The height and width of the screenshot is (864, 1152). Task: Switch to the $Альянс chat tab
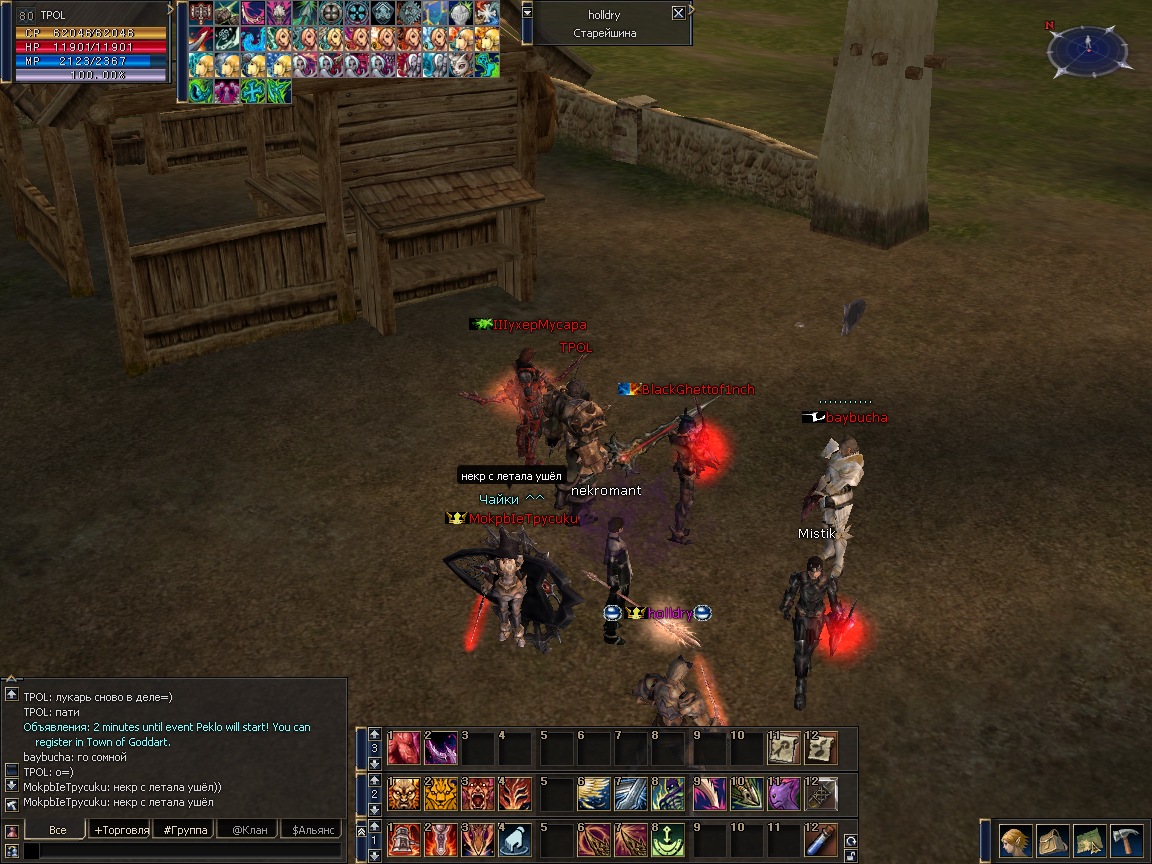(x=309, y=830)
